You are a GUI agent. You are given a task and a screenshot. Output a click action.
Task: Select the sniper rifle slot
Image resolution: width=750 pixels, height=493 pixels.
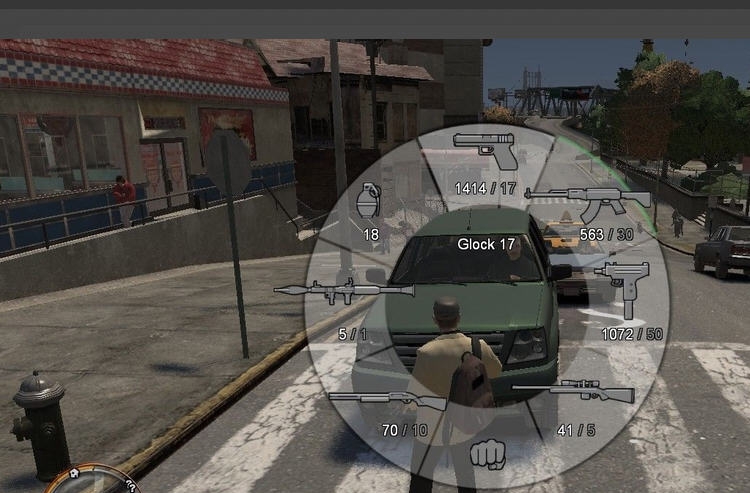point(574,390)
